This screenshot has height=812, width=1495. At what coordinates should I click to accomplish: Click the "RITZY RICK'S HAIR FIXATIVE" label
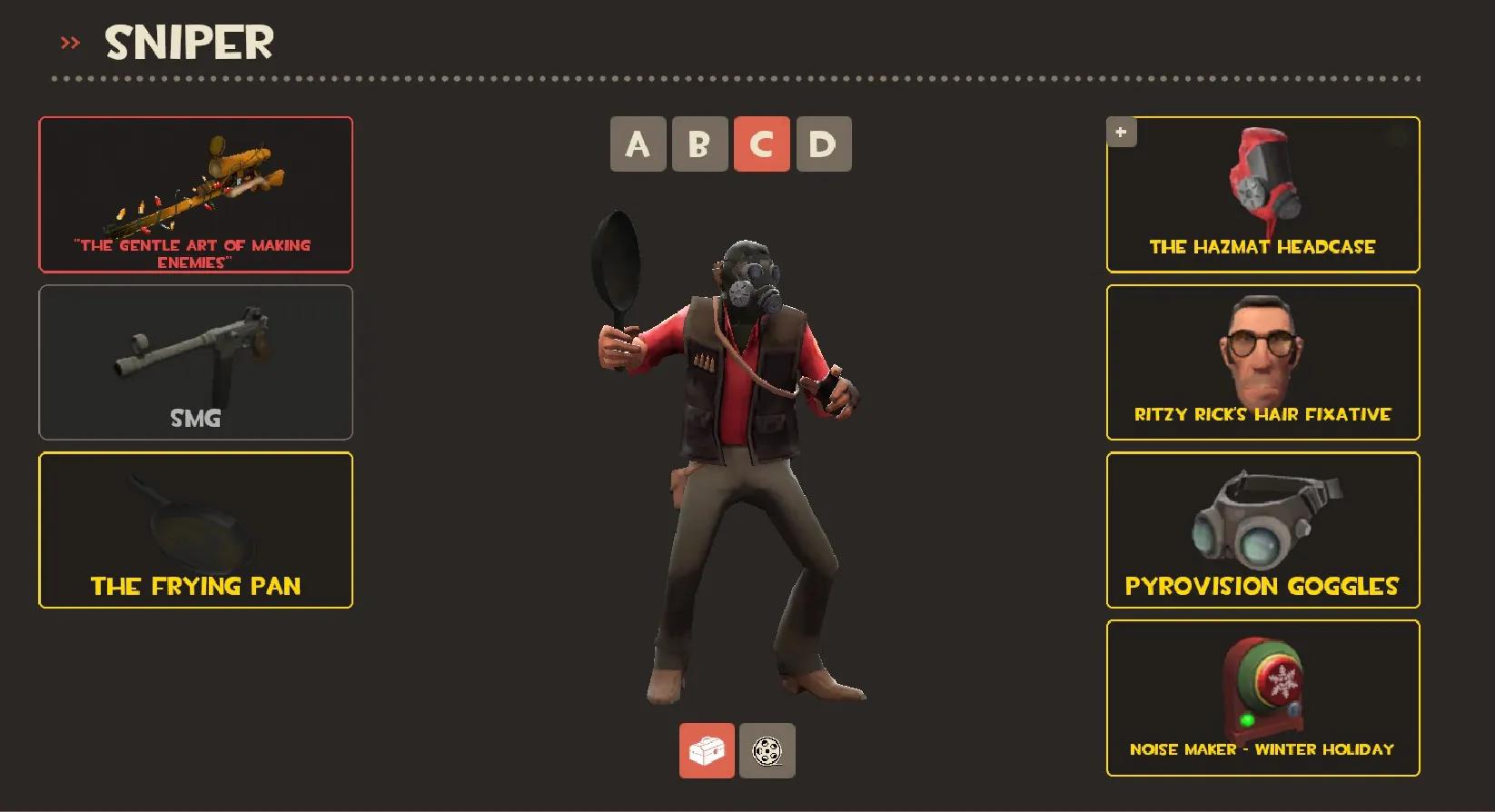point(1262,414)
